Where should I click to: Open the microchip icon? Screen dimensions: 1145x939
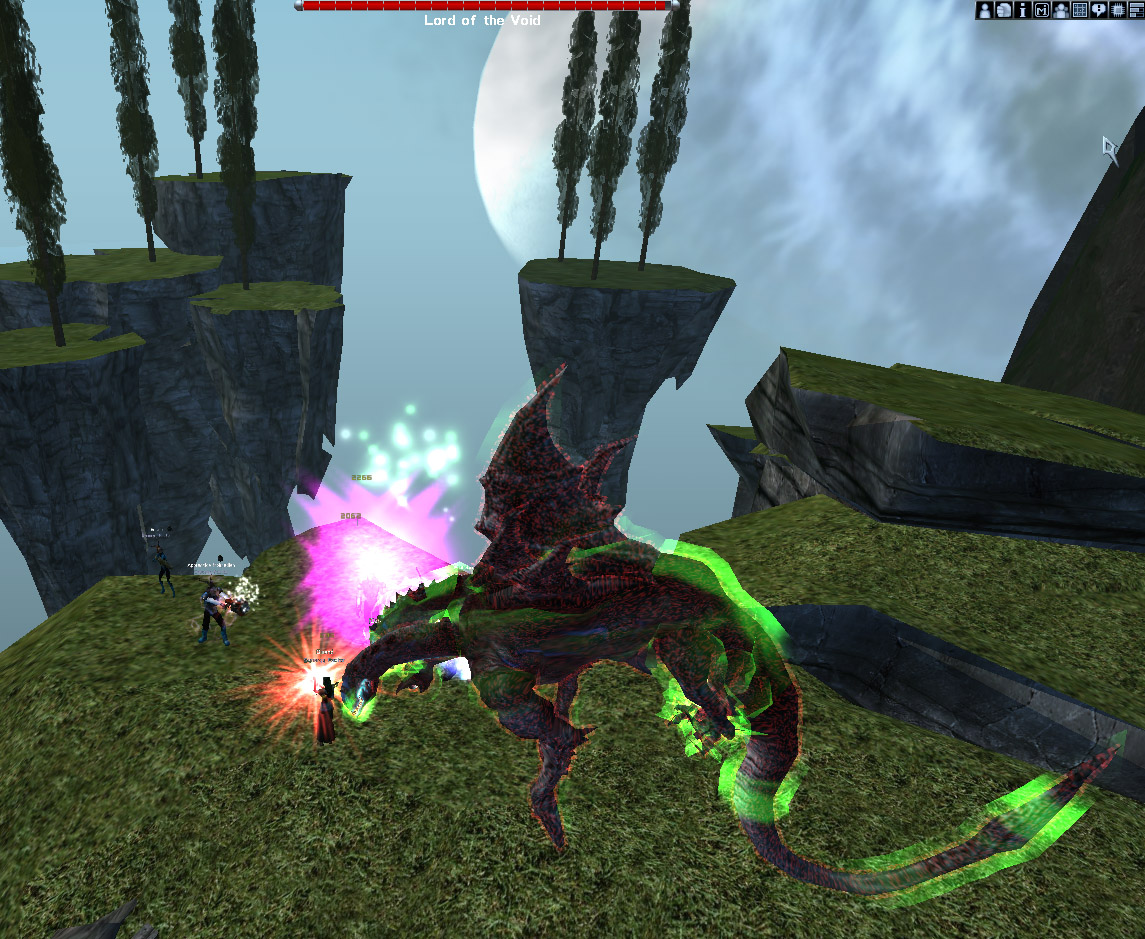1117,10
